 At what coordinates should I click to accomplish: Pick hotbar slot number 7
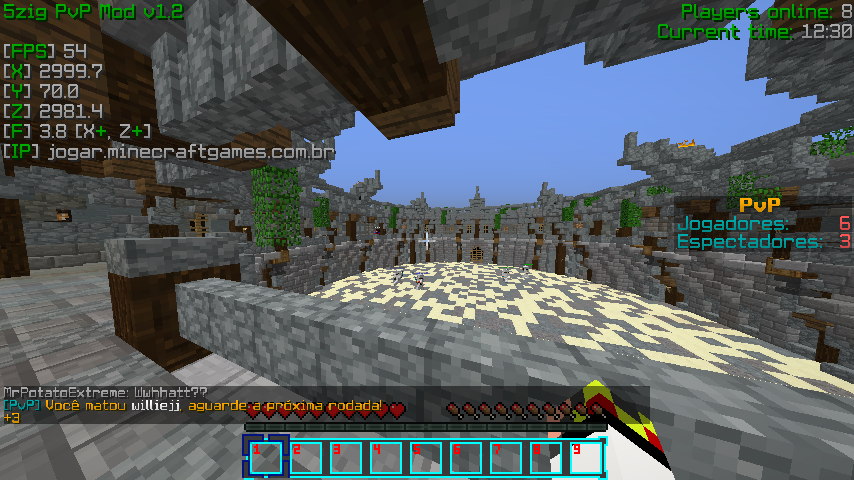(506, 457)
